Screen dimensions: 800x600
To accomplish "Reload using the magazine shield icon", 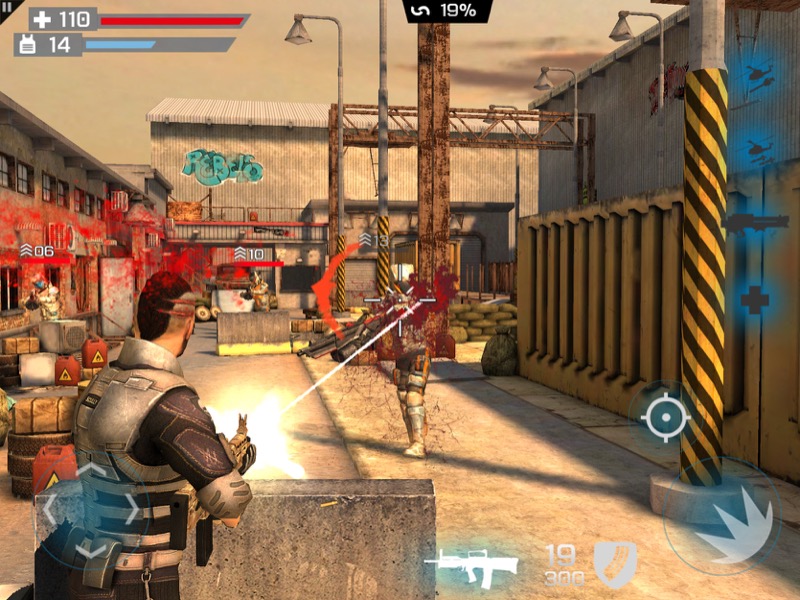I will point(614,565).
